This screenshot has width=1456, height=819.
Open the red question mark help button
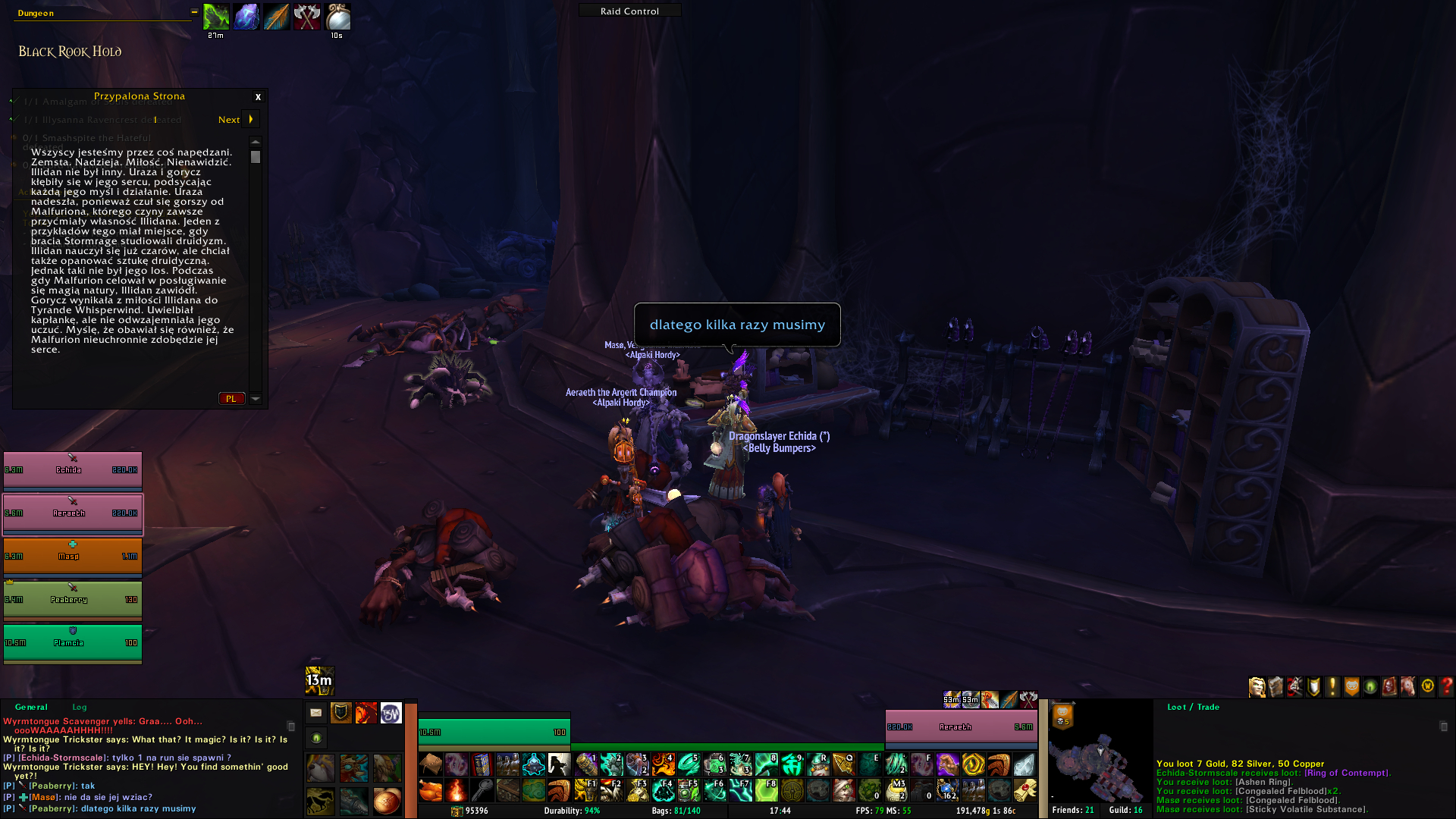[x=1446, y=687]
